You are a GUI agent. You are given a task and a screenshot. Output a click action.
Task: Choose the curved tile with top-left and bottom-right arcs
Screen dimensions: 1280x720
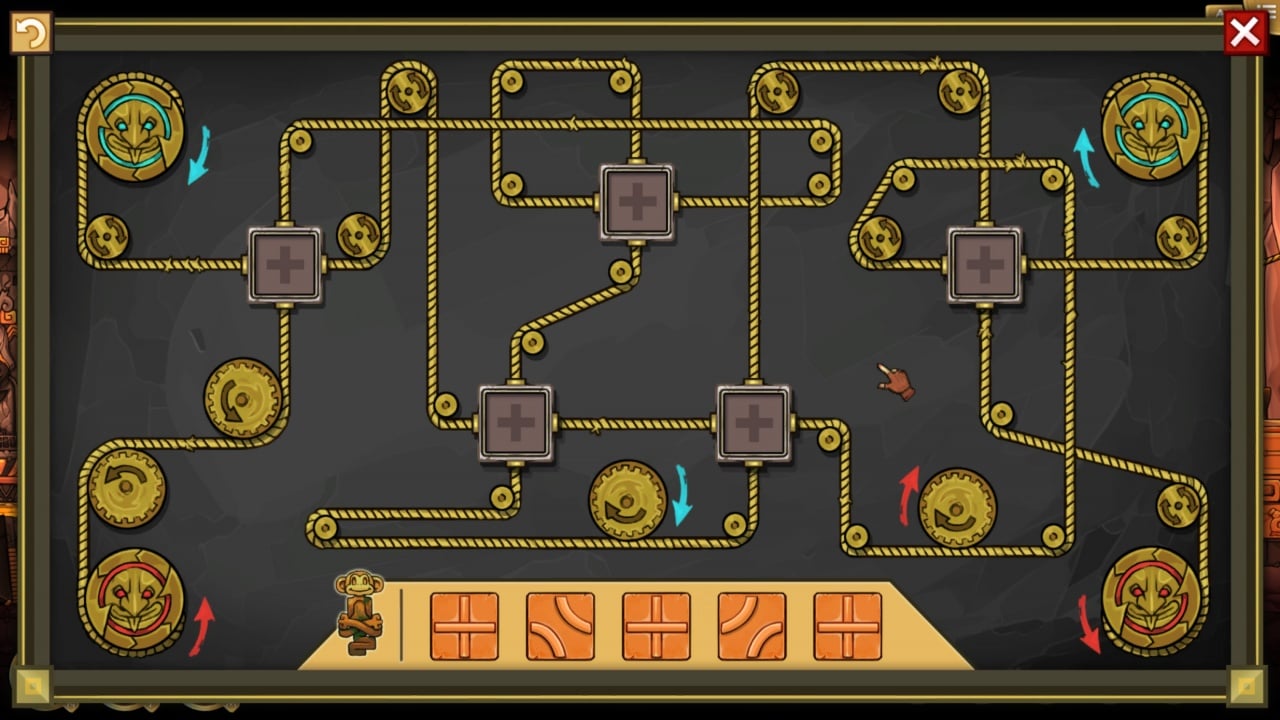click(x=752, y=627)
